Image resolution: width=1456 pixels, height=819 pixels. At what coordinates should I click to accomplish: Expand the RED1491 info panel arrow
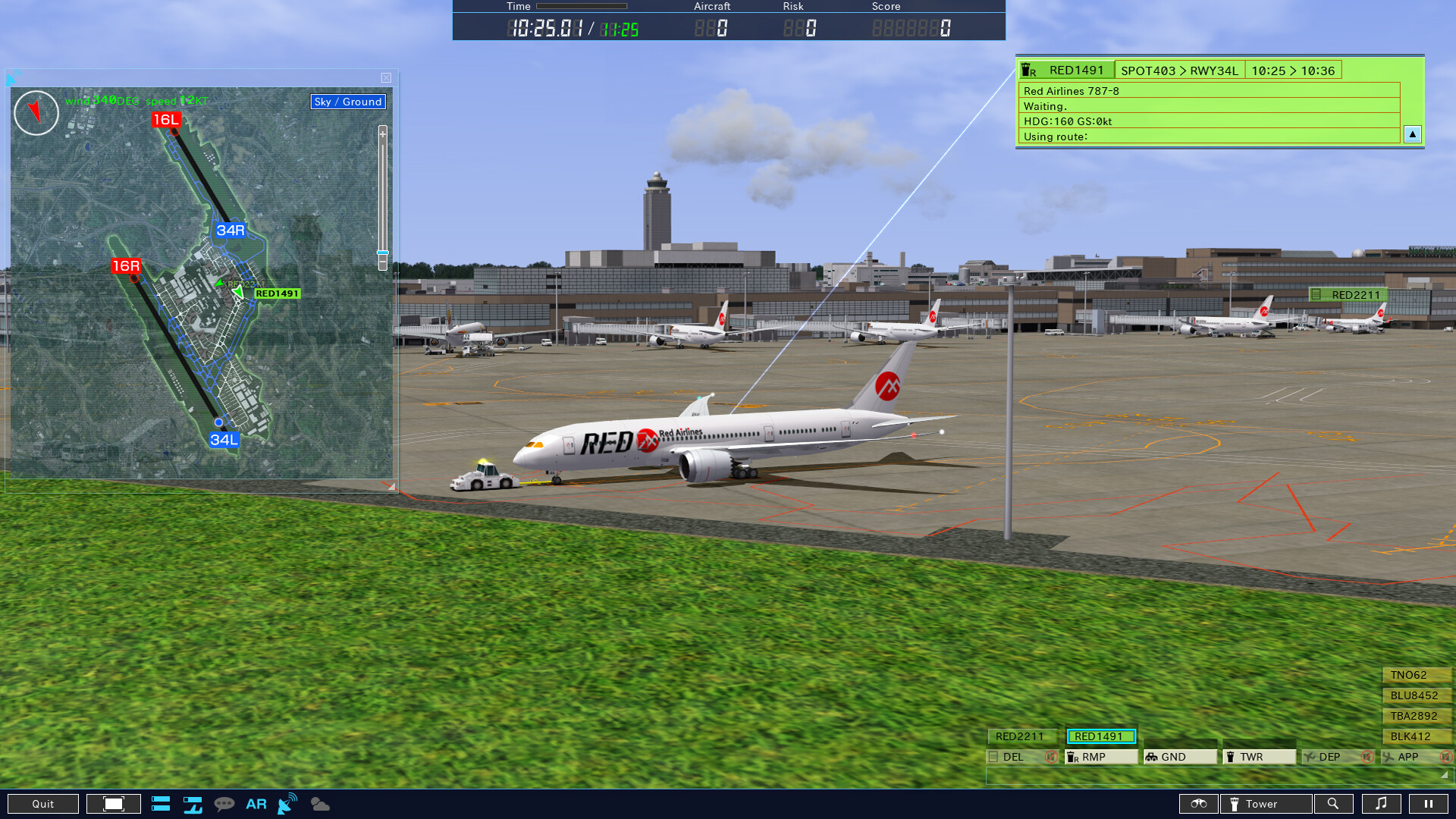1412,134
